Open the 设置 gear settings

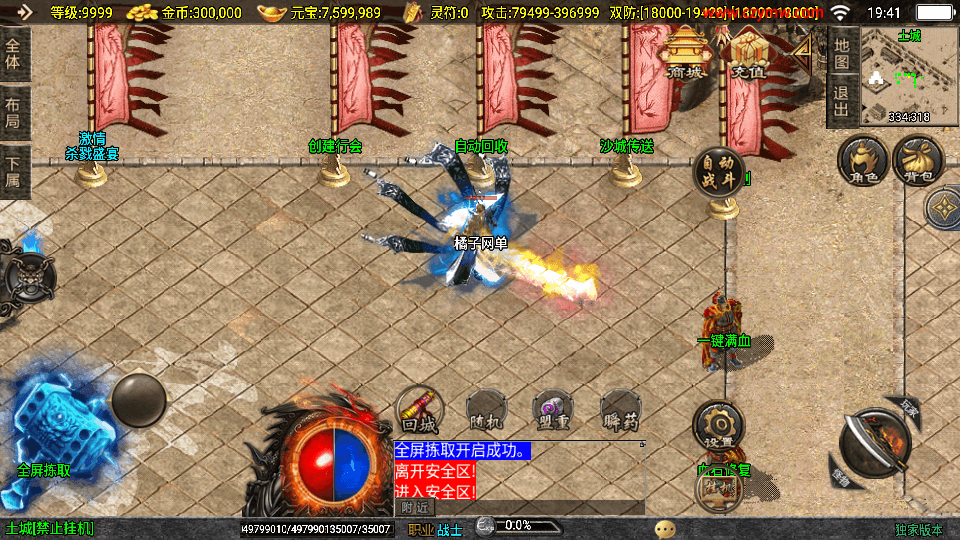coord(718,426)
